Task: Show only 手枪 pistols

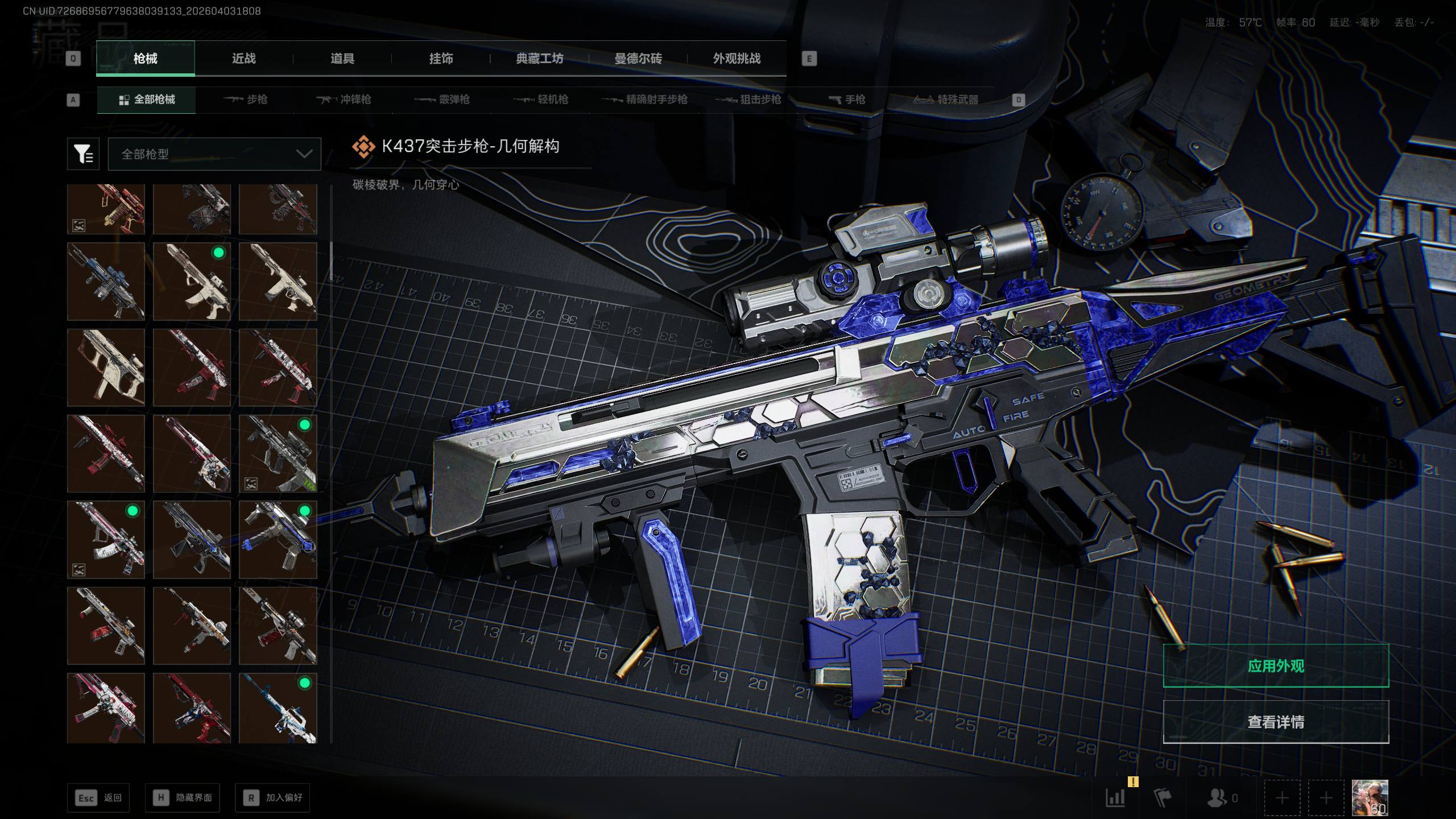Action: click(847, 100)
